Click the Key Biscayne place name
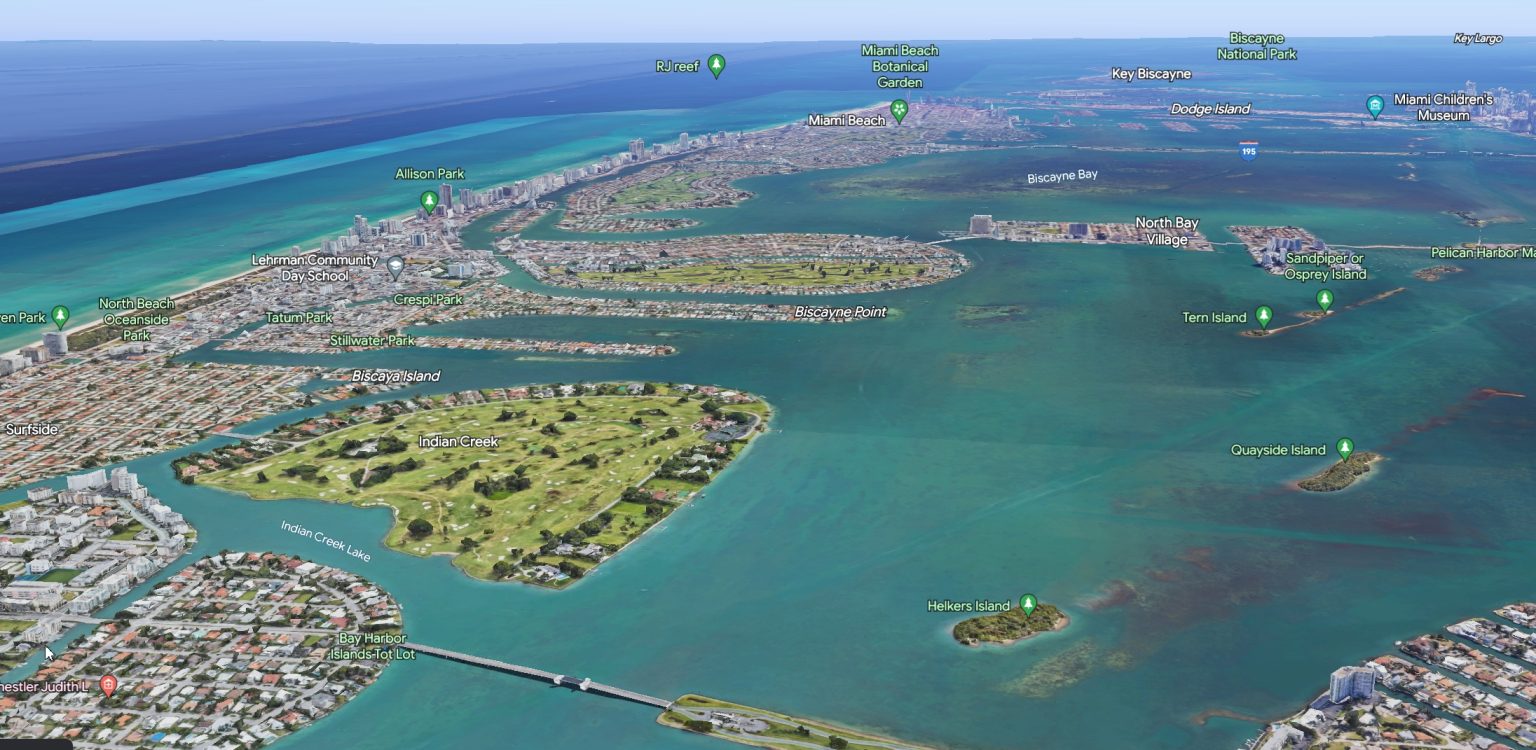The image size is (1536, 750). click(1151, 73)
